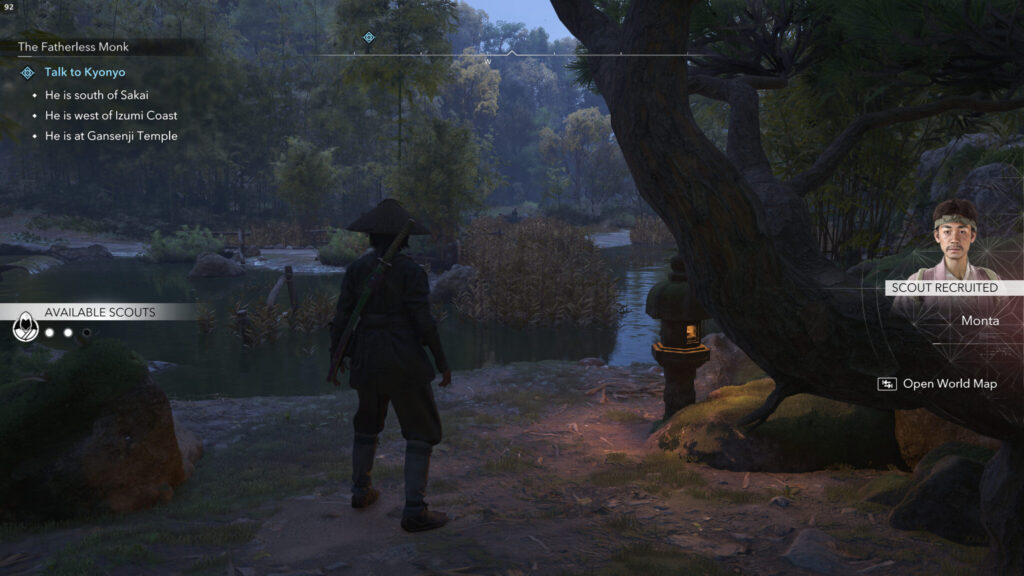The image size is (1024, 576).
Task: Open World Map from the prompt
Action: (949, 384)
